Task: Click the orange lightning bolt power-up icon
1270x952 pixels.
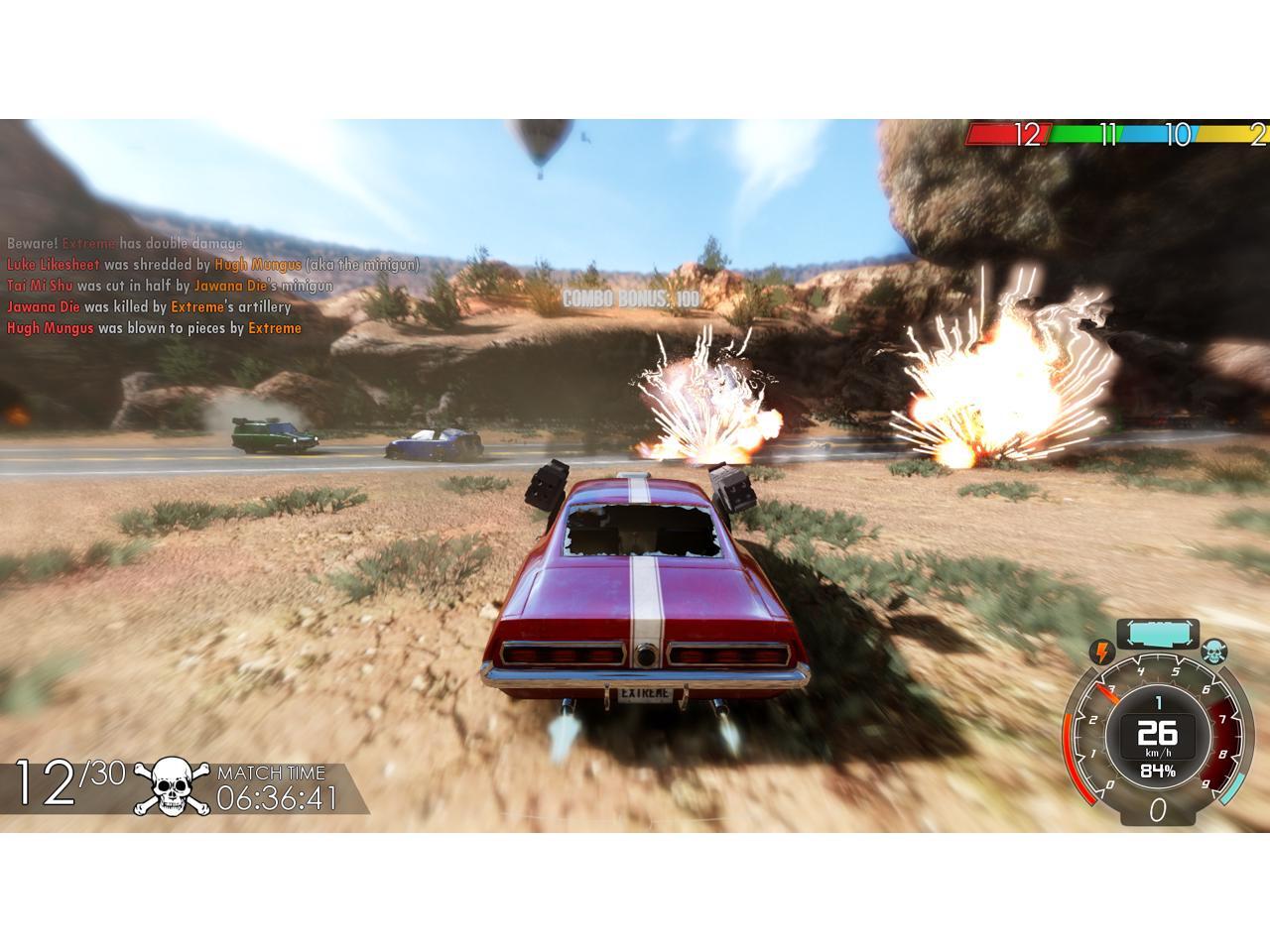Action: [1102, 653]
